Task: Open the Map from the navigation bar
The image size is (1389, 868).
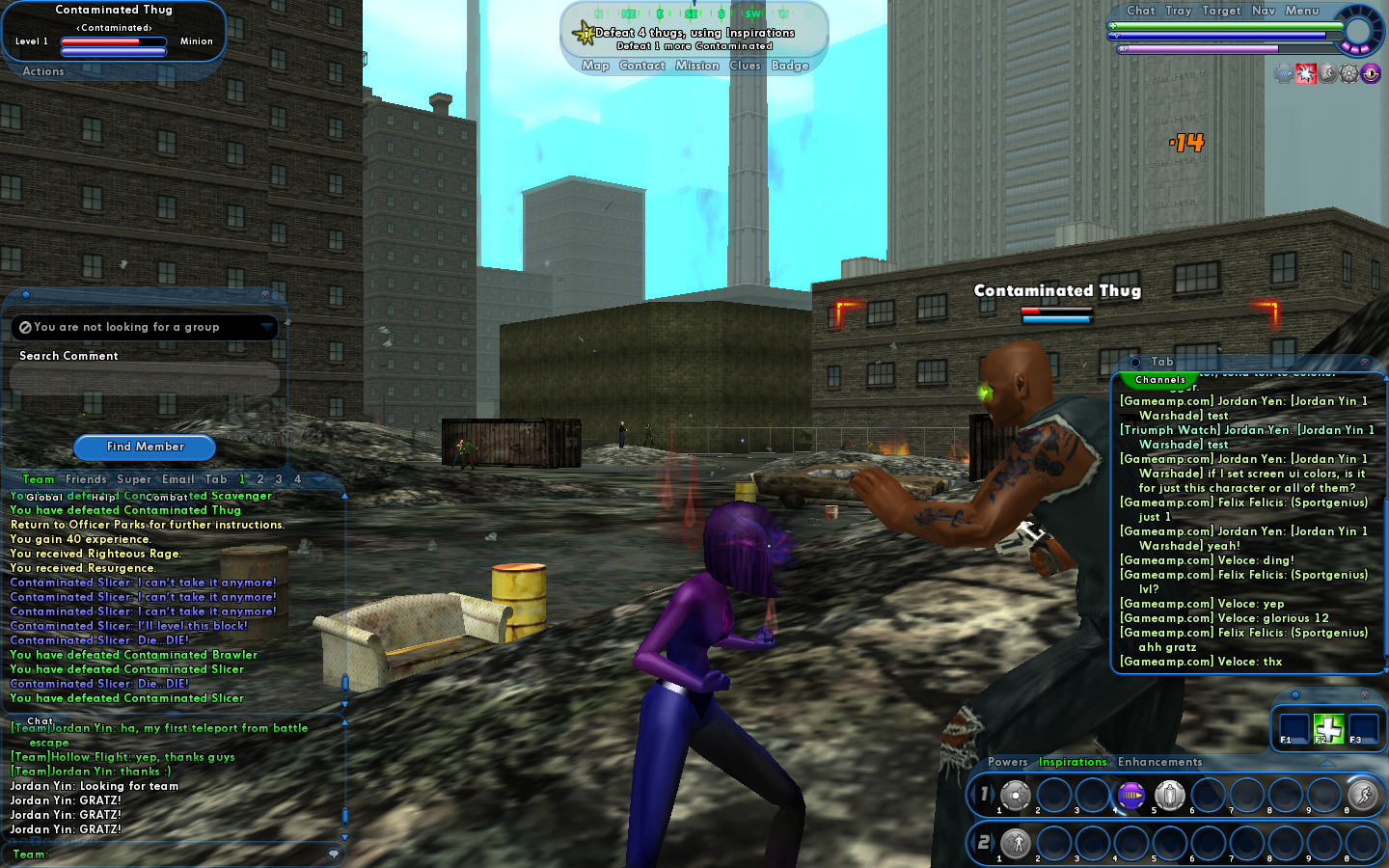Action: 595,66
